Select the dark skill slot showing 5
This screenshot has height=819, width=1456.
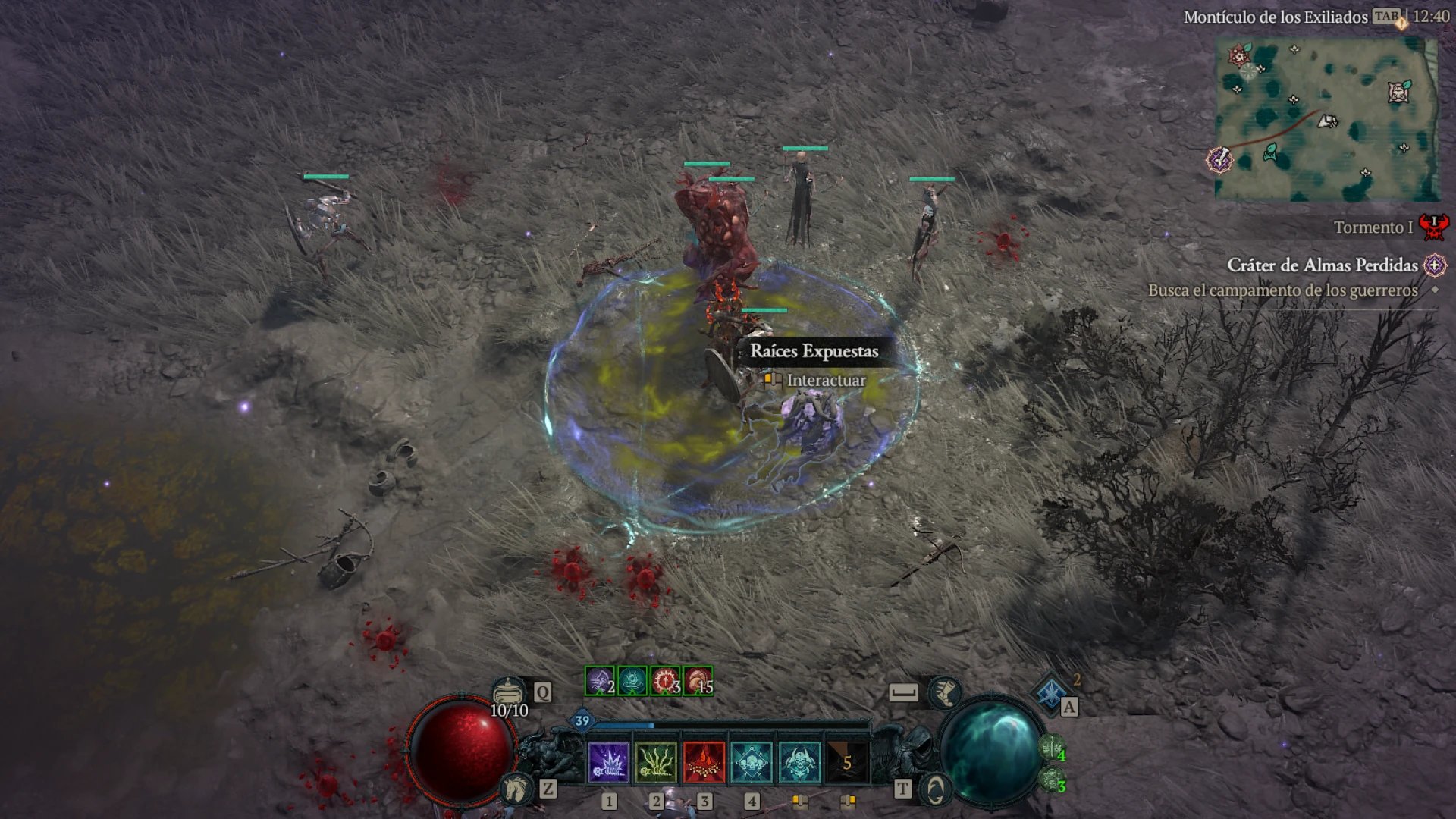(x=847, y=762)
